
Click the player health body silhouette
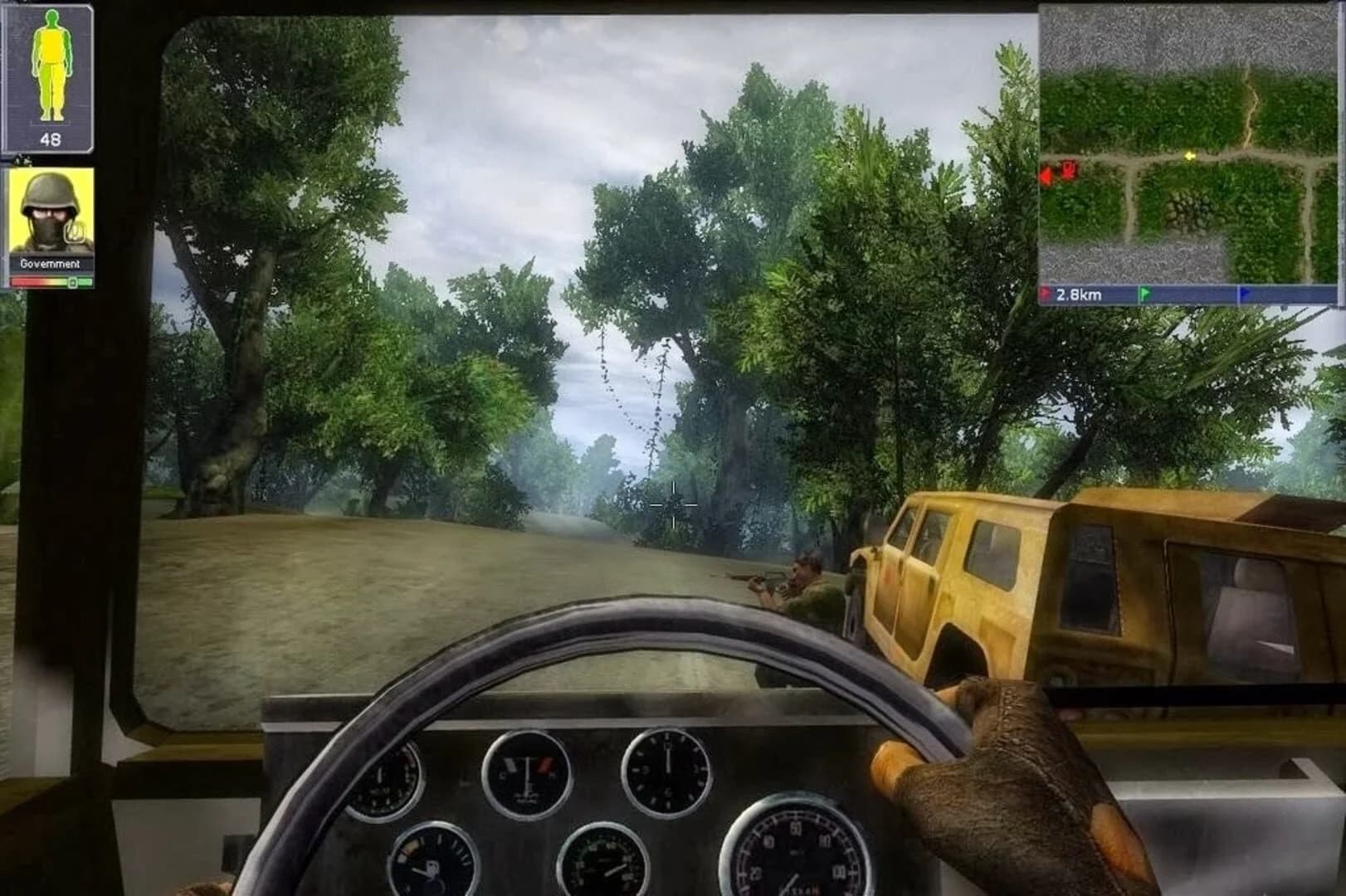[51, 65]
